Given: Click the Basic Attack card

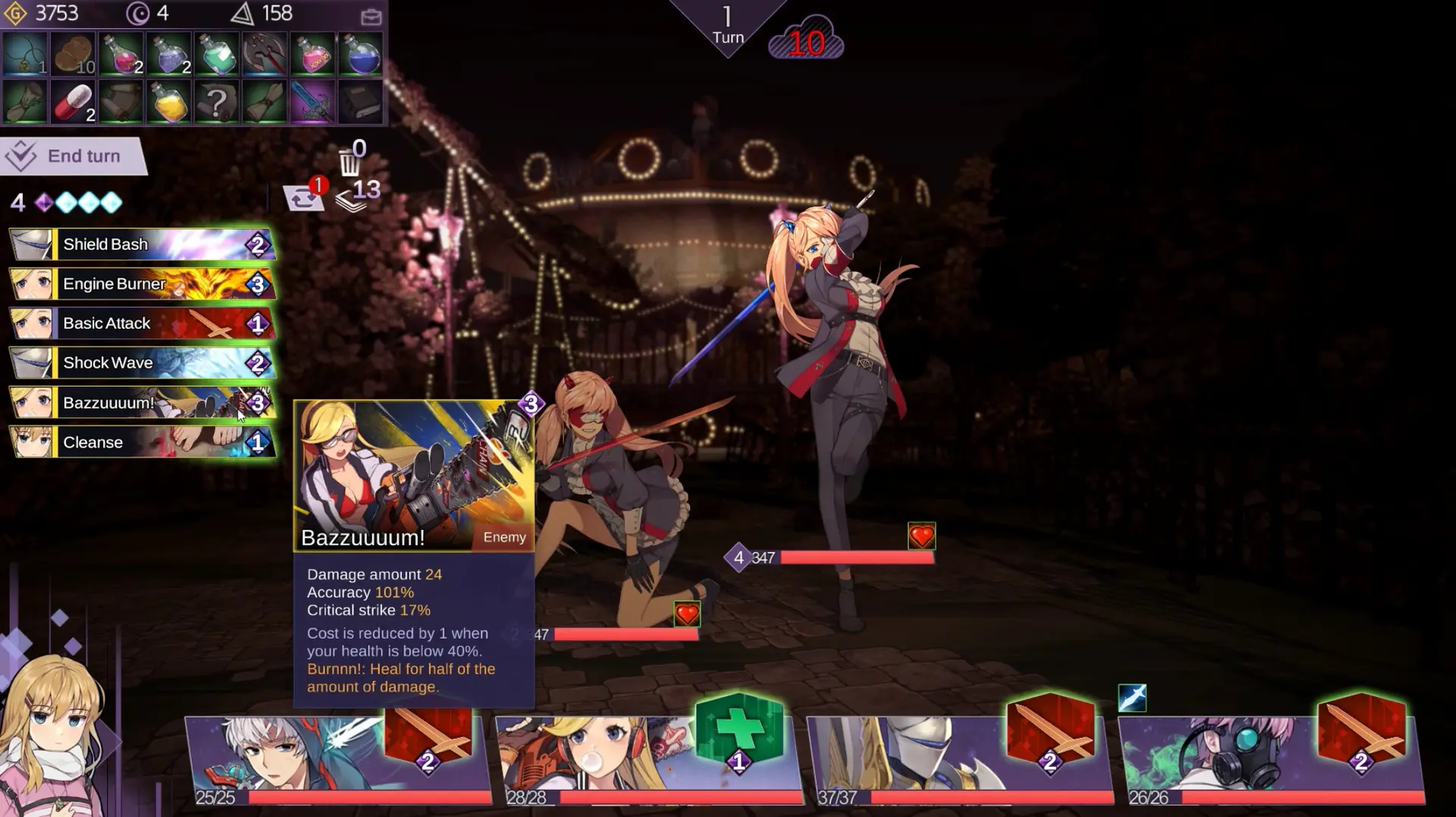Looking at the screenshot, I should coord(140,323).
